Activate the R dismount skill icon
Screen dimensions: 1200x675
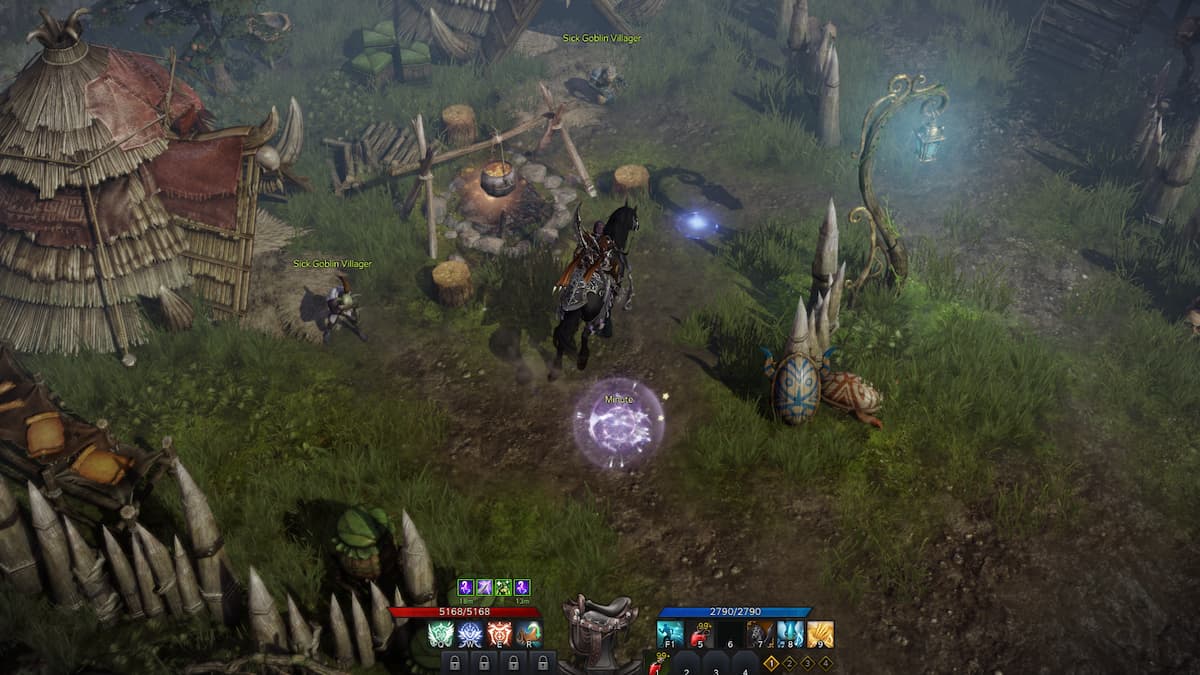coord(529,634)
